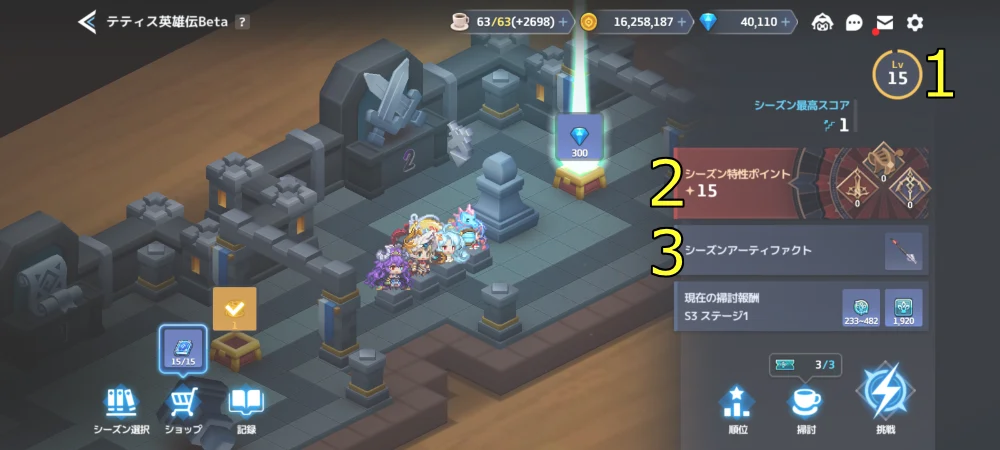Buy more blue gems with plus
Screen dimensions: 1000x450
[786, 22]
